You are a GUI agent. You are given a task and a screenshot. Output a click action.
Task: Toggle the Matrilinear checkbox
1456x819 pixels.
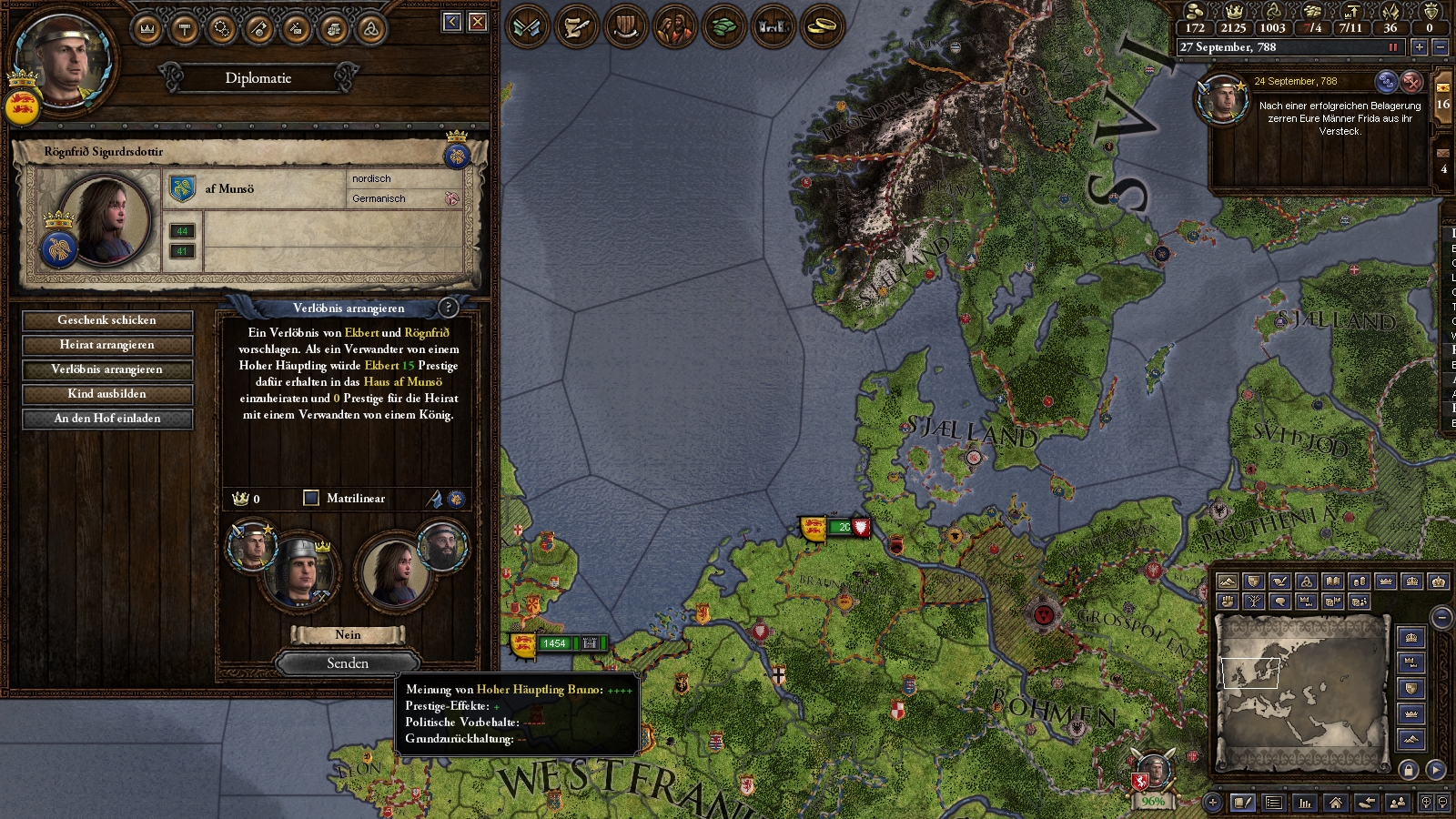pyautogui.click(x=311, y=498)
